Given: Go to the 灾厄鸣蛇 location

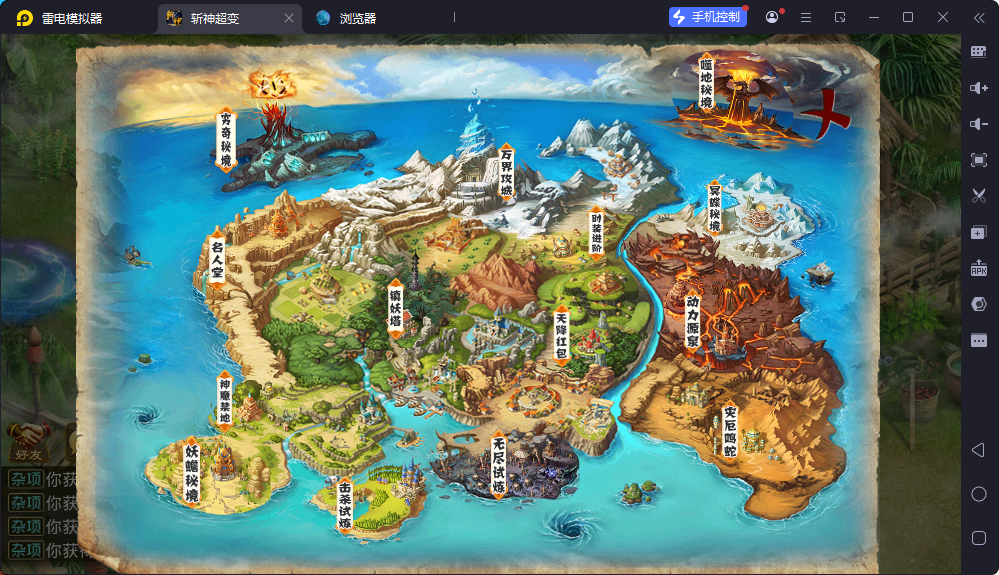Looking at the screenshot, I should 730,432.
